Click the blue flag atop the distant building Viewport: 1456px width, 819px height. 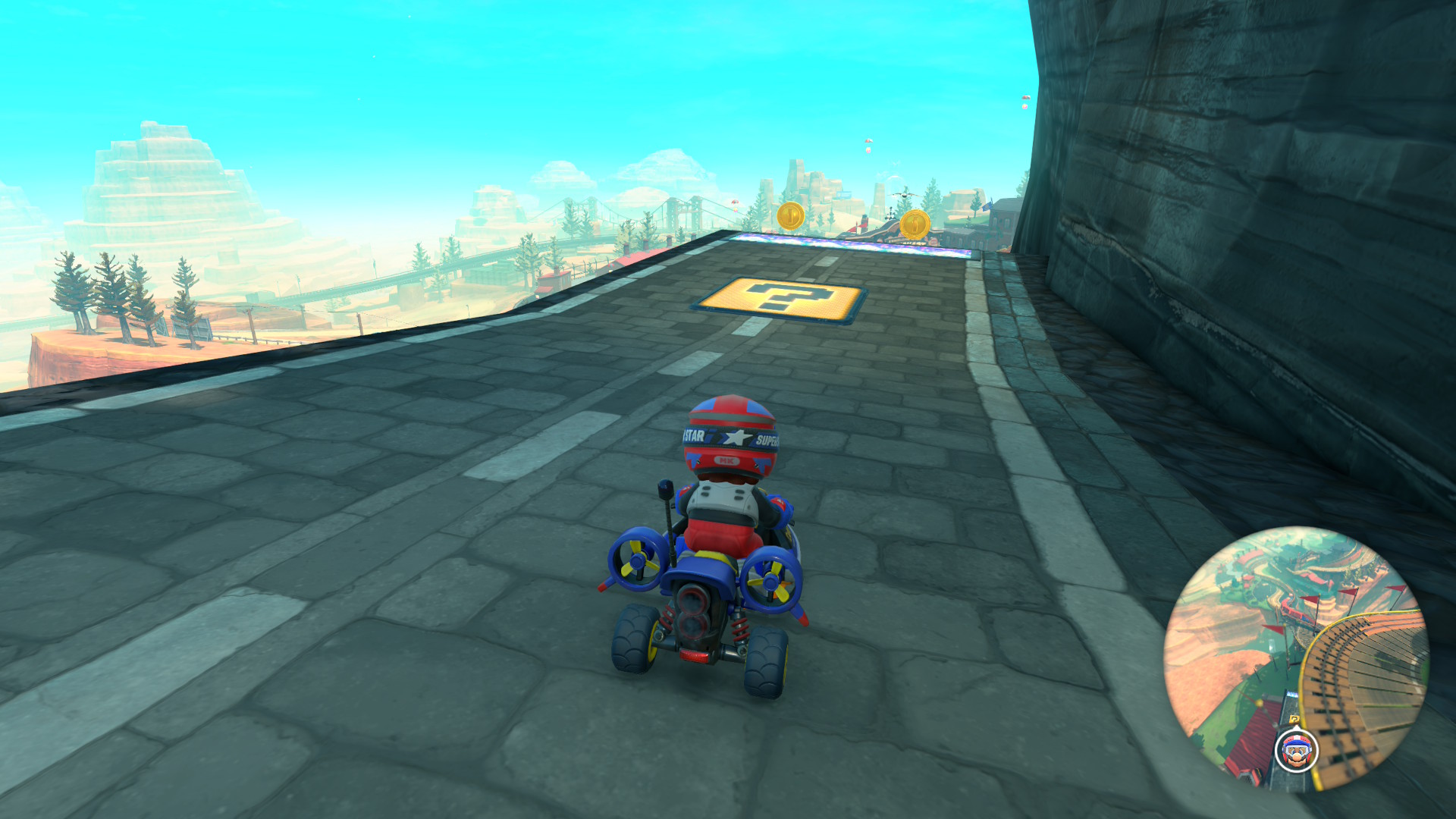(986, 206)
